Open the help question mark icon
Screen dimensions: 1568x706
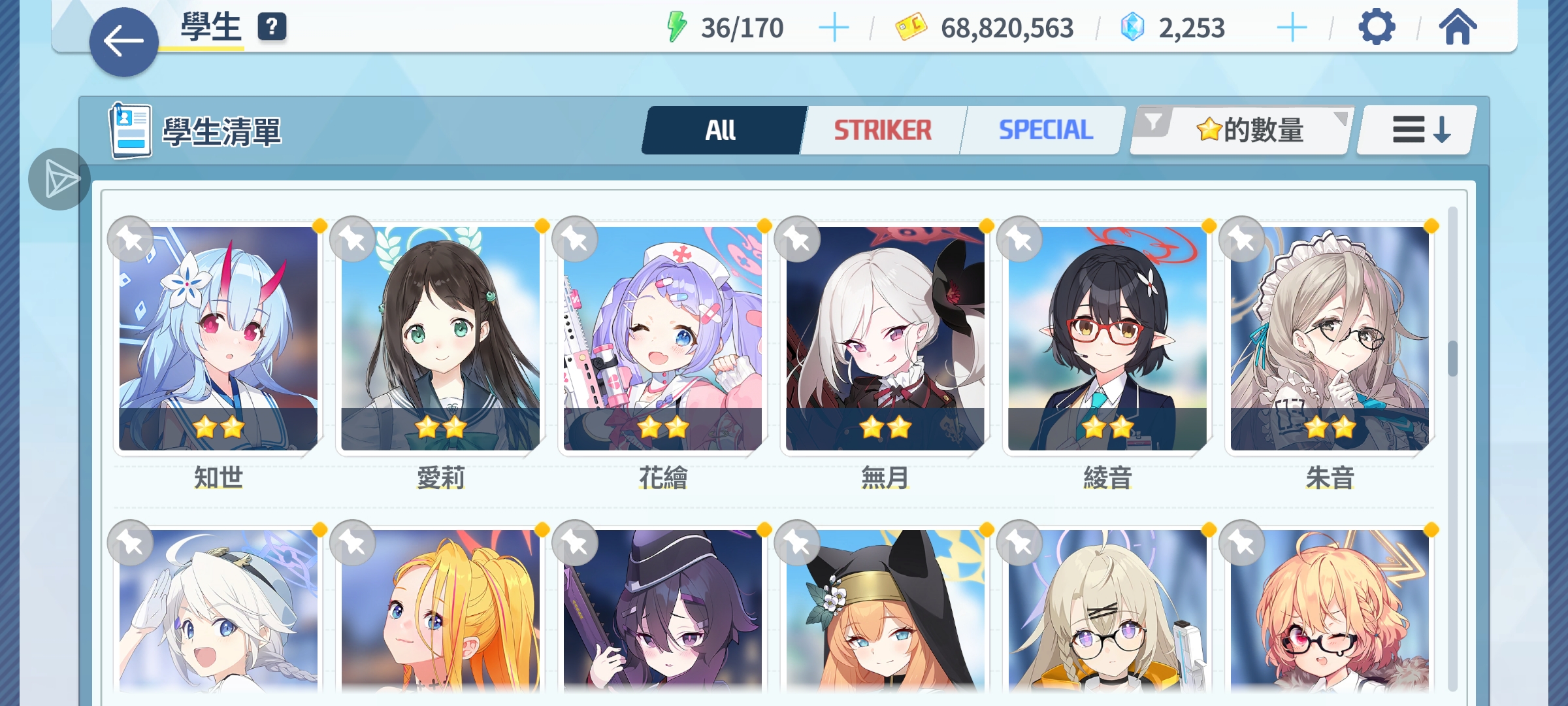pos(272,27)
